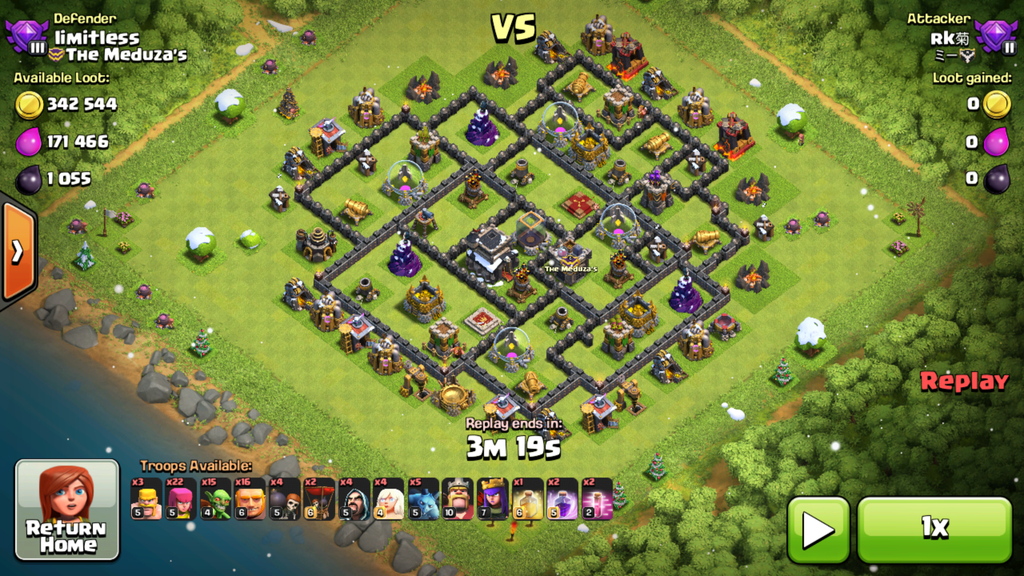Expand the orange side arrow tab
Screen dimensions: 1024x576
click(x=17, y=251)
